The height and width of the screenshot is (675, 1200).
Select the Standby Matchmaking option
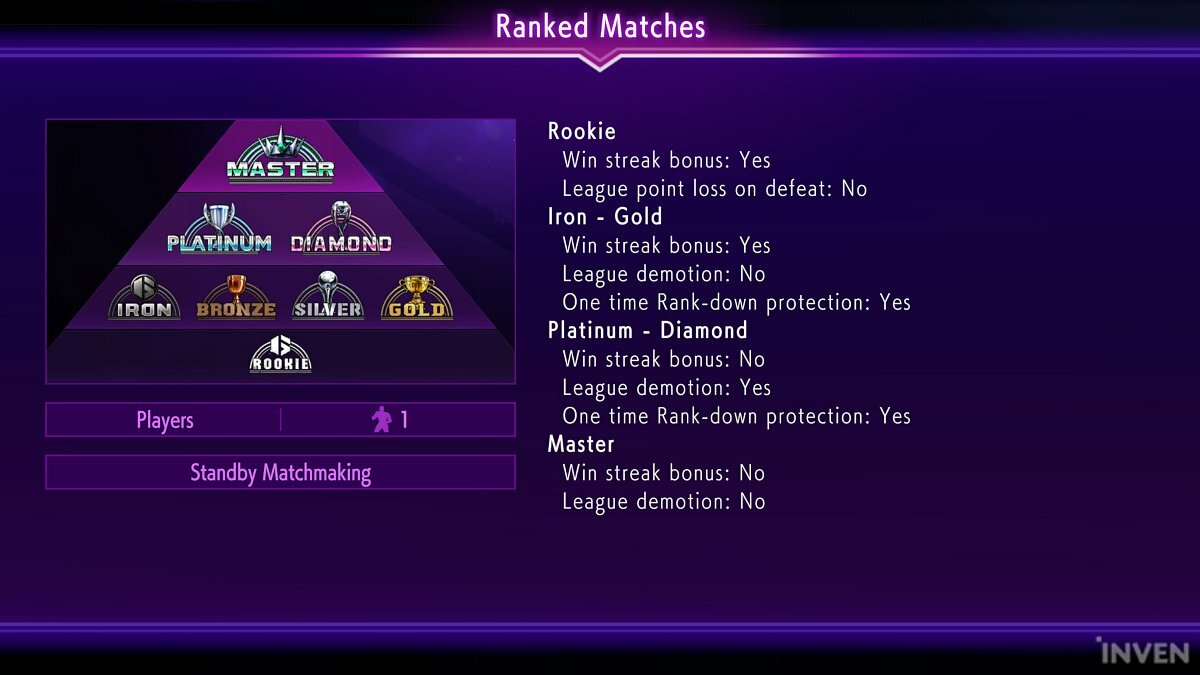pos(280,472)
